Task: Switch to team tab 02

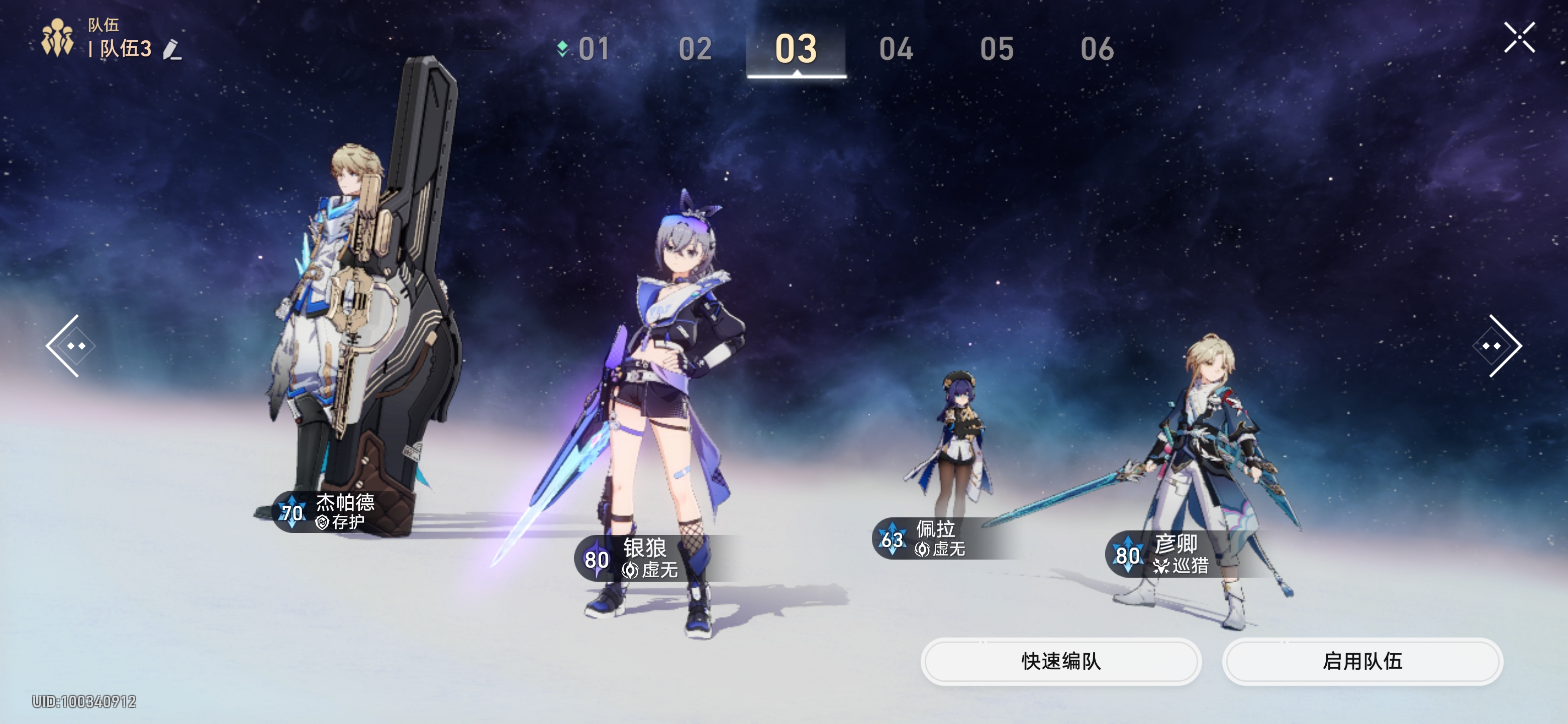Action: pos(695,49)
